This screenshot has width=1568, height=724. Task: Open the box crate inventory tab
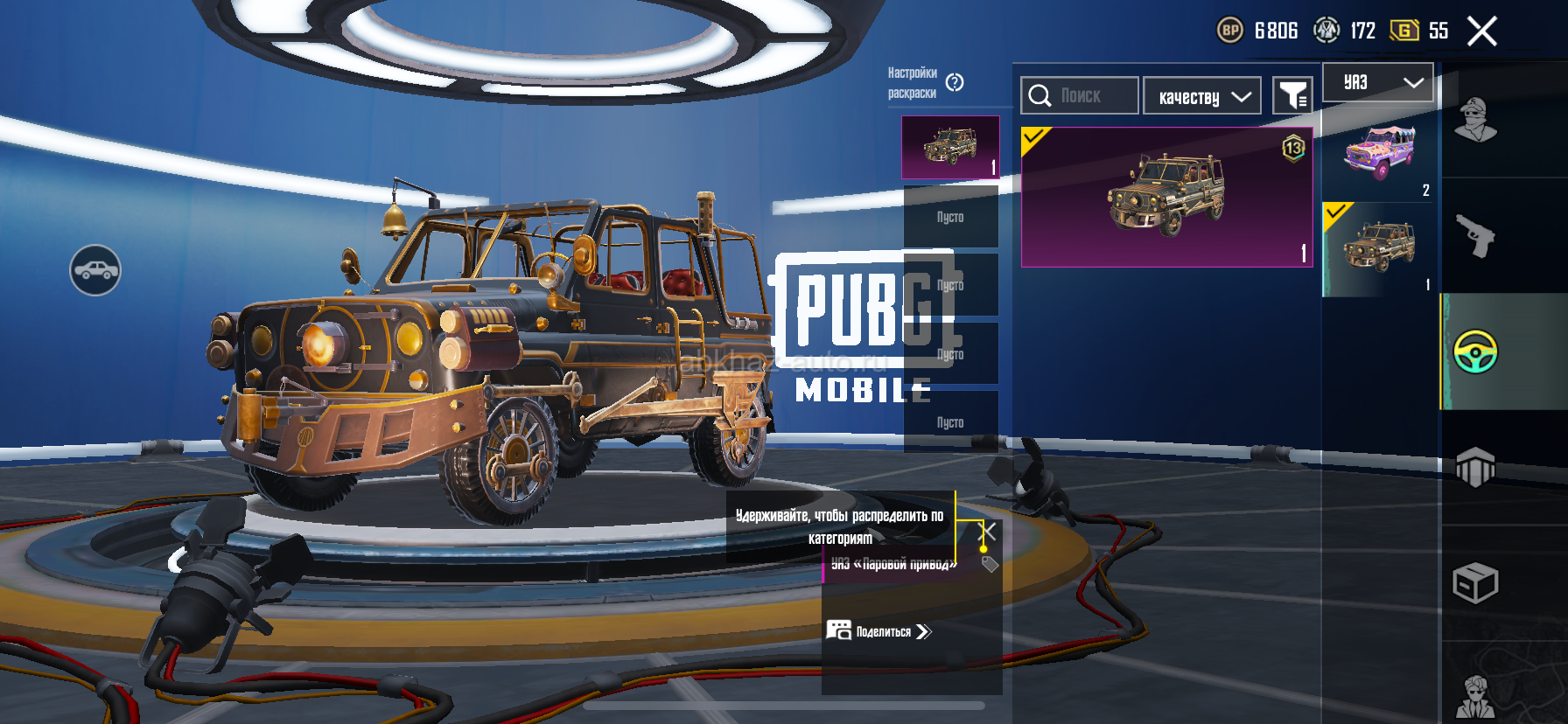click(x=1475, y=583)
